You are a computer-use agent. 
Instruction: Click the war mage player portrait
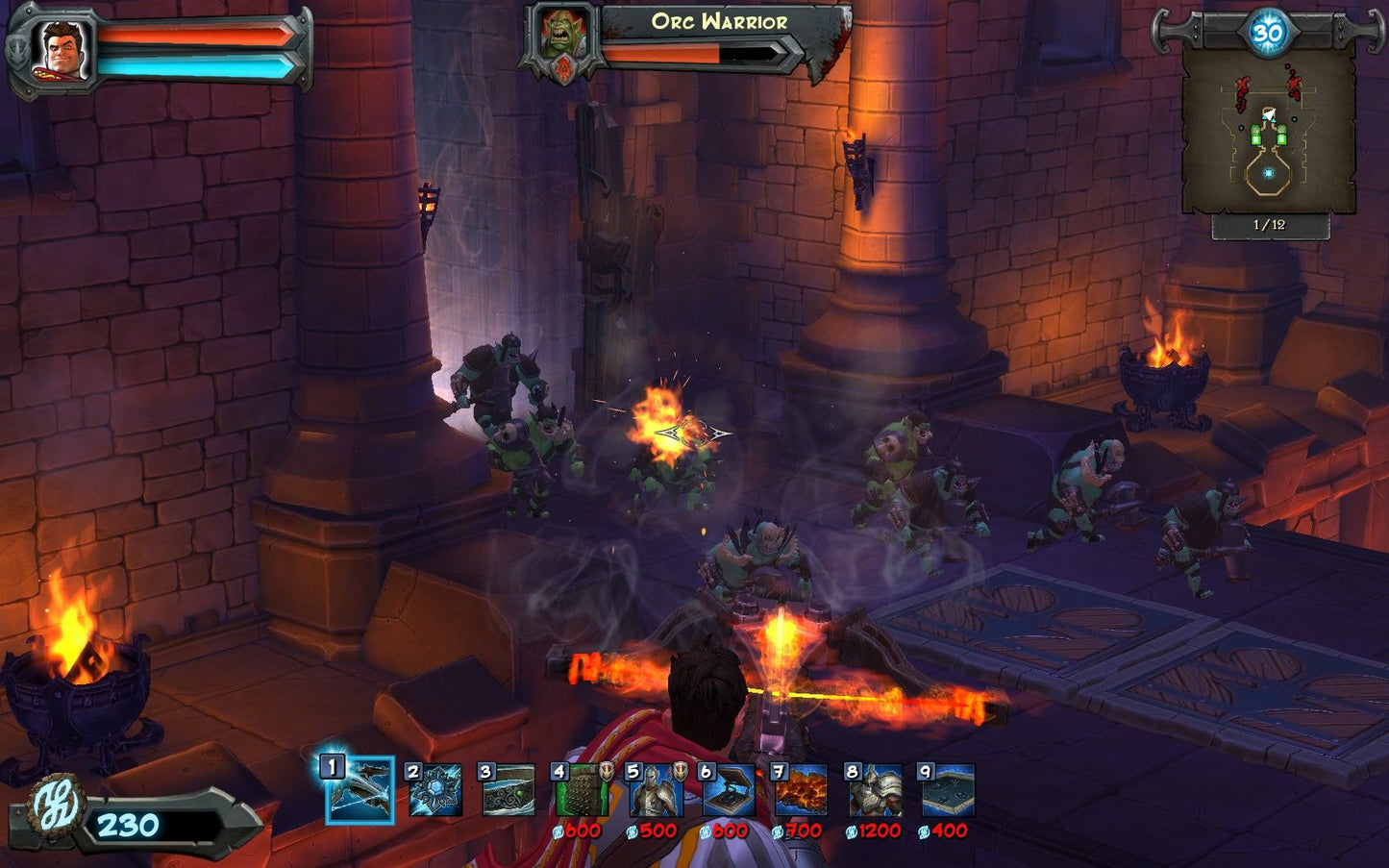(64, 48)
